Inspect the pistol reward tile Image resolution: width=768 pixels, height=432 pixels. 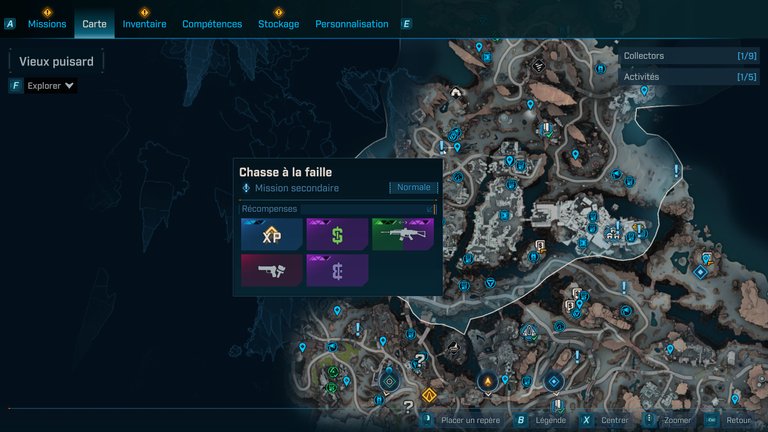[x=271, y=270]
